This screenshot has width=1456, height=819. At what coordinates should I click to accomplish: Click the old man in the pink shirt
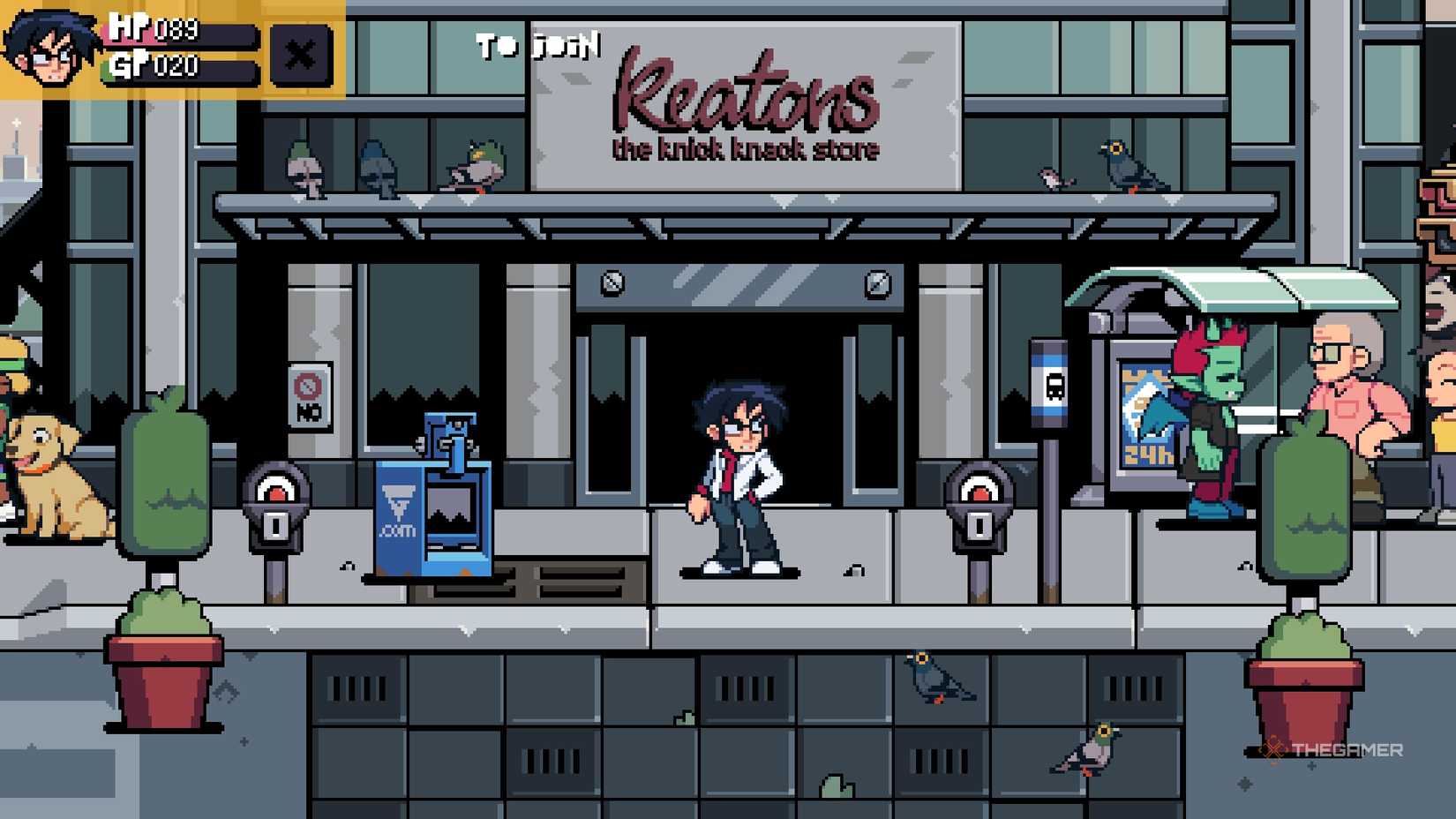coord(1350,397)
